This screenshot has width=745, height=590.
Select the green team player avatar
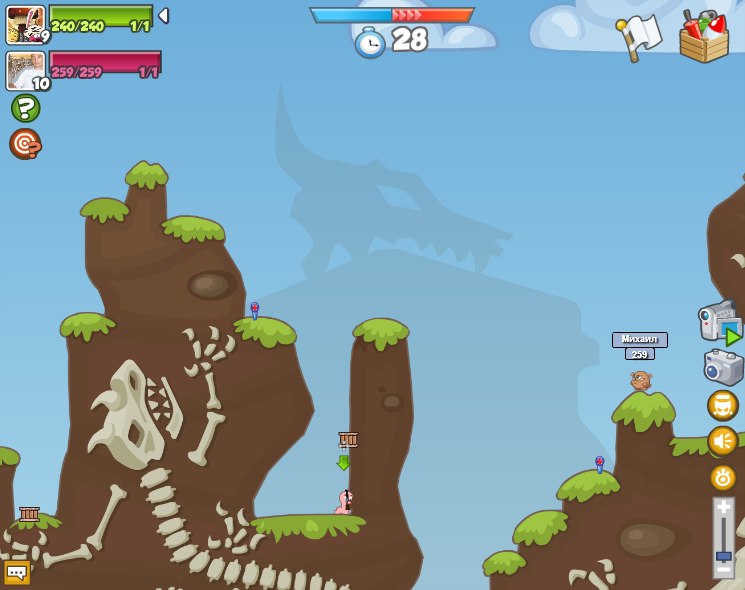25,24
